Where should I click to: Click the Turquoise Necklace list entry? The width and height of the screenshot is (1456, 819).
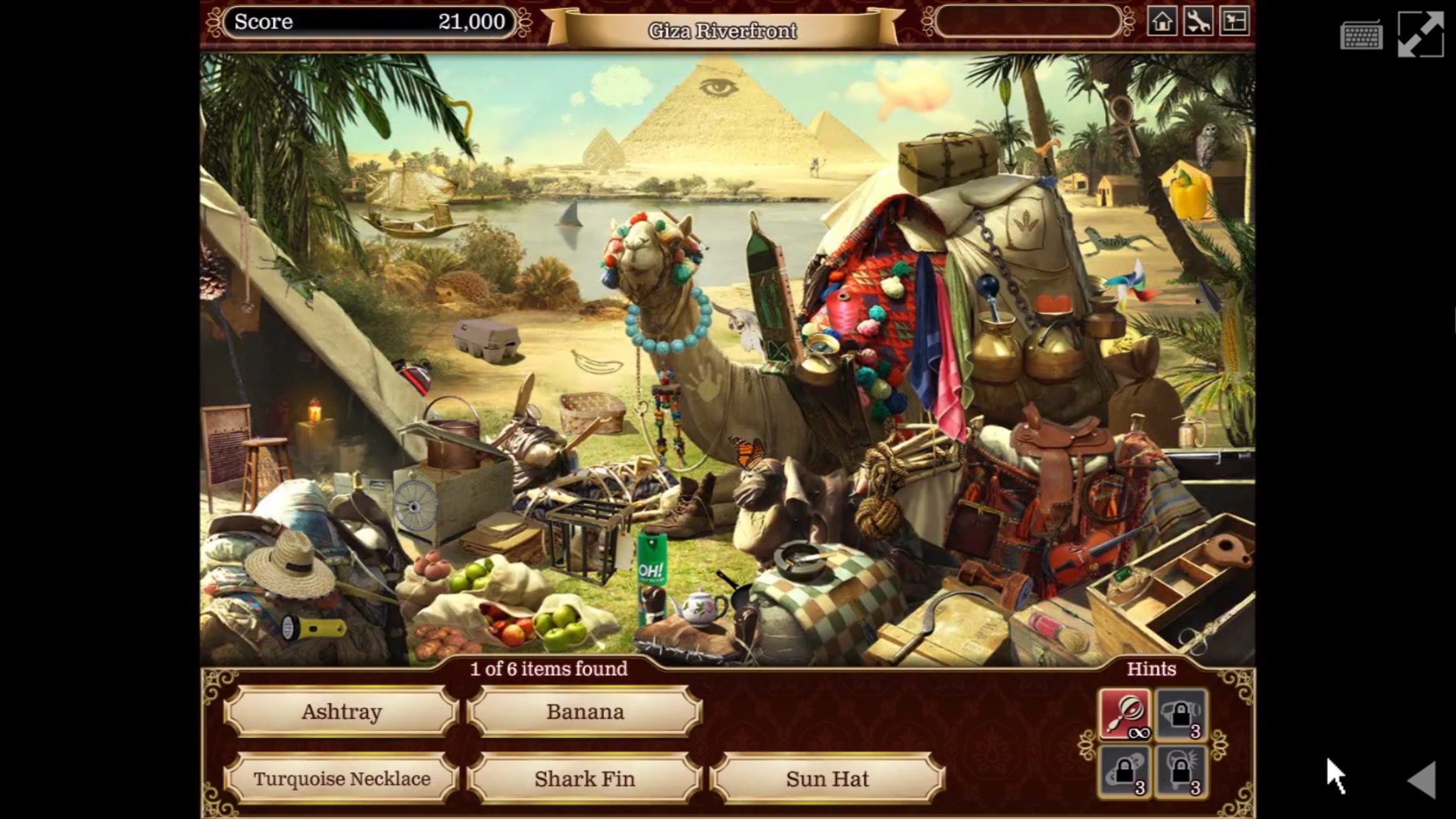click(x=342, y=779)
